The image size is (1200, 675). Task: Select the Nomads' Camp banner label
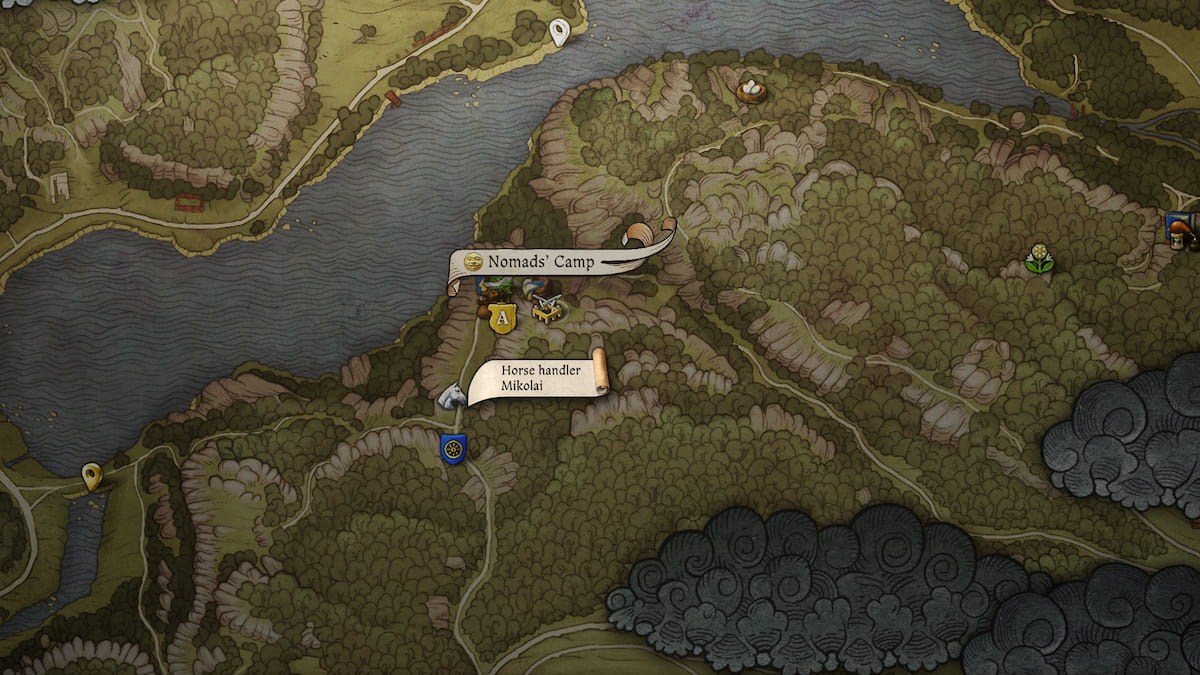pyautogui.click(x=541, y=263)
